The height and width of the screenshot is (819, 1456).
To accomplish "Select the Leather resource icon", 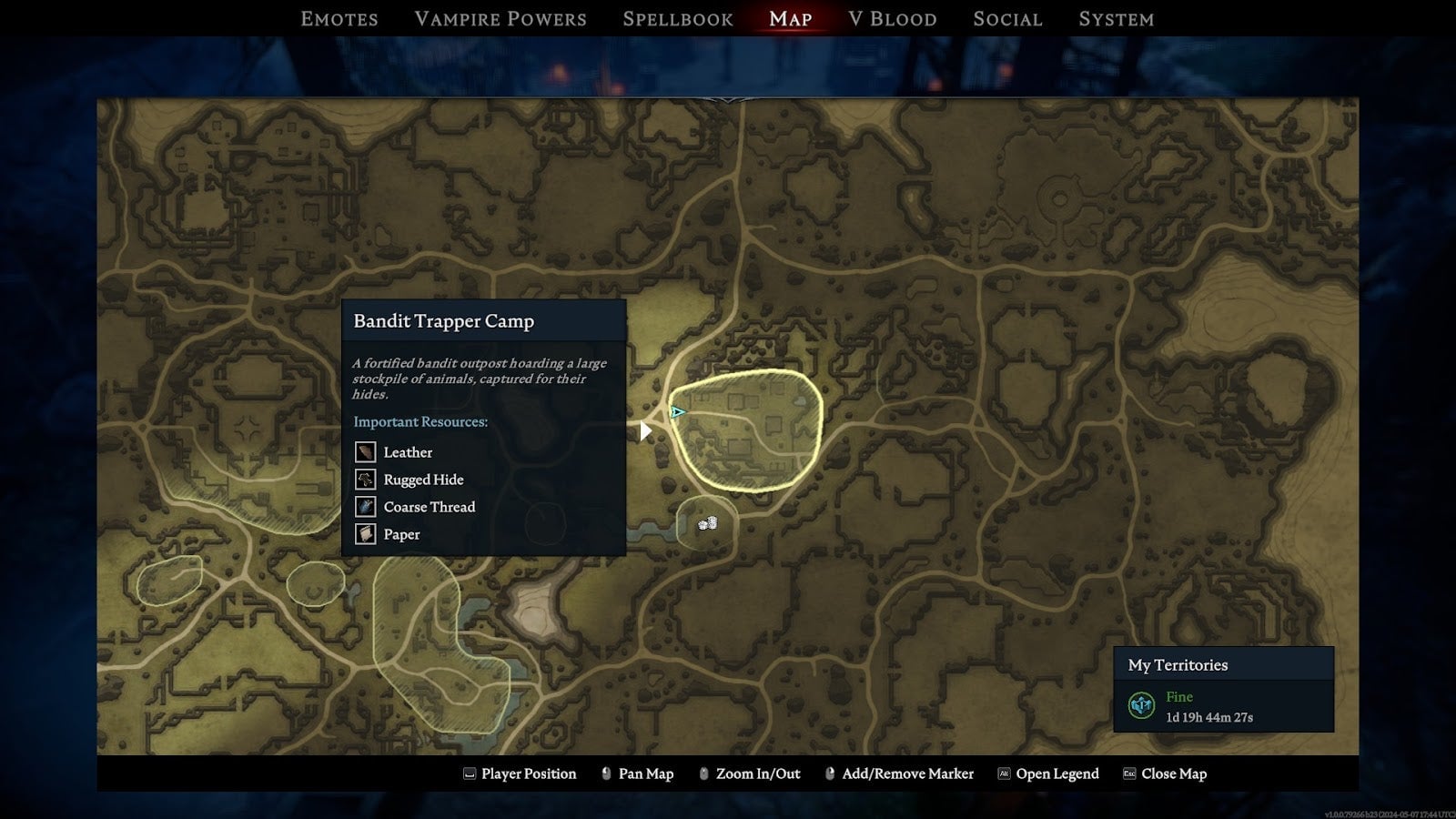I will point(364,451).
